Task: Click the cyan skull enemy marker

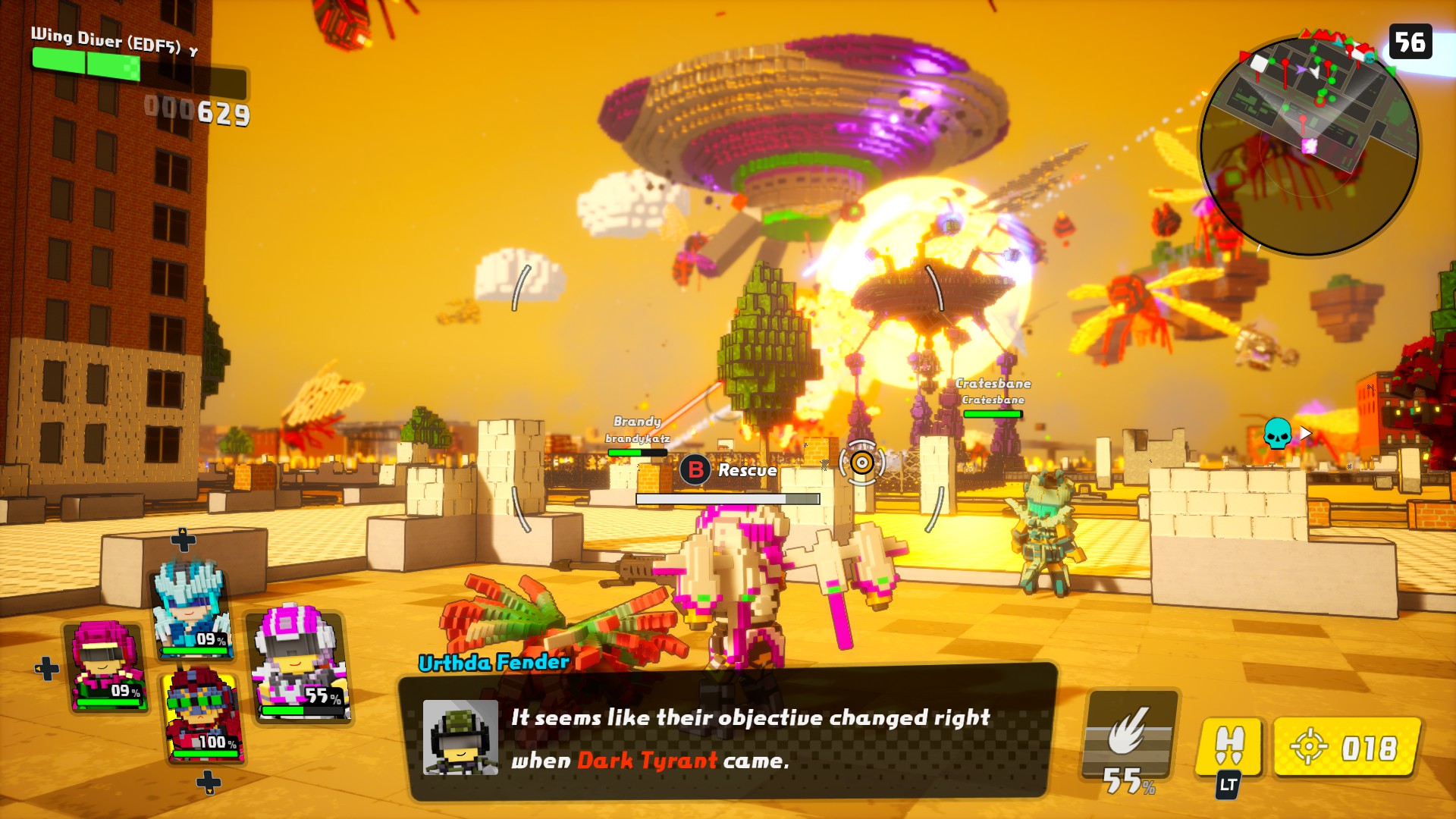Action: coord(1277,433)
